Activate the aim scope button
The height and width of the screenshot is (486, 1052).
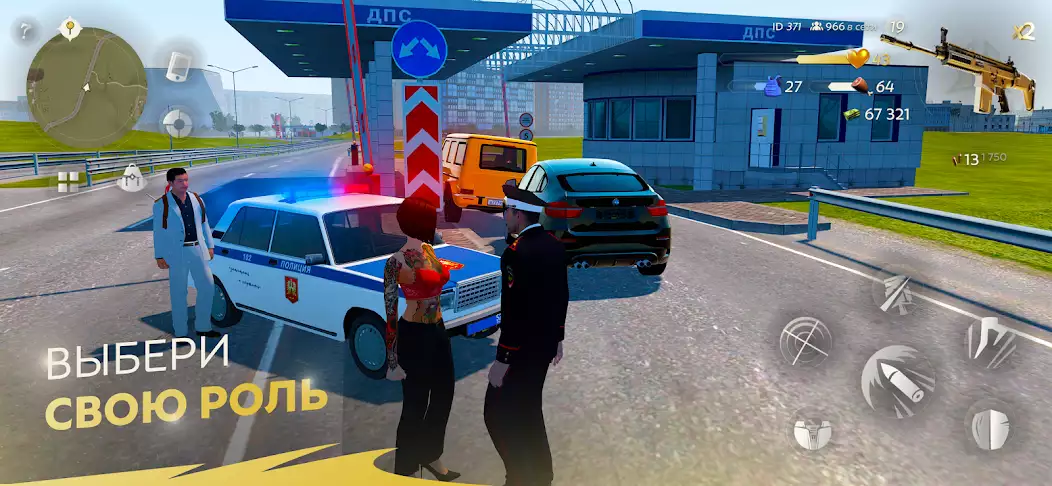point(806,341)
